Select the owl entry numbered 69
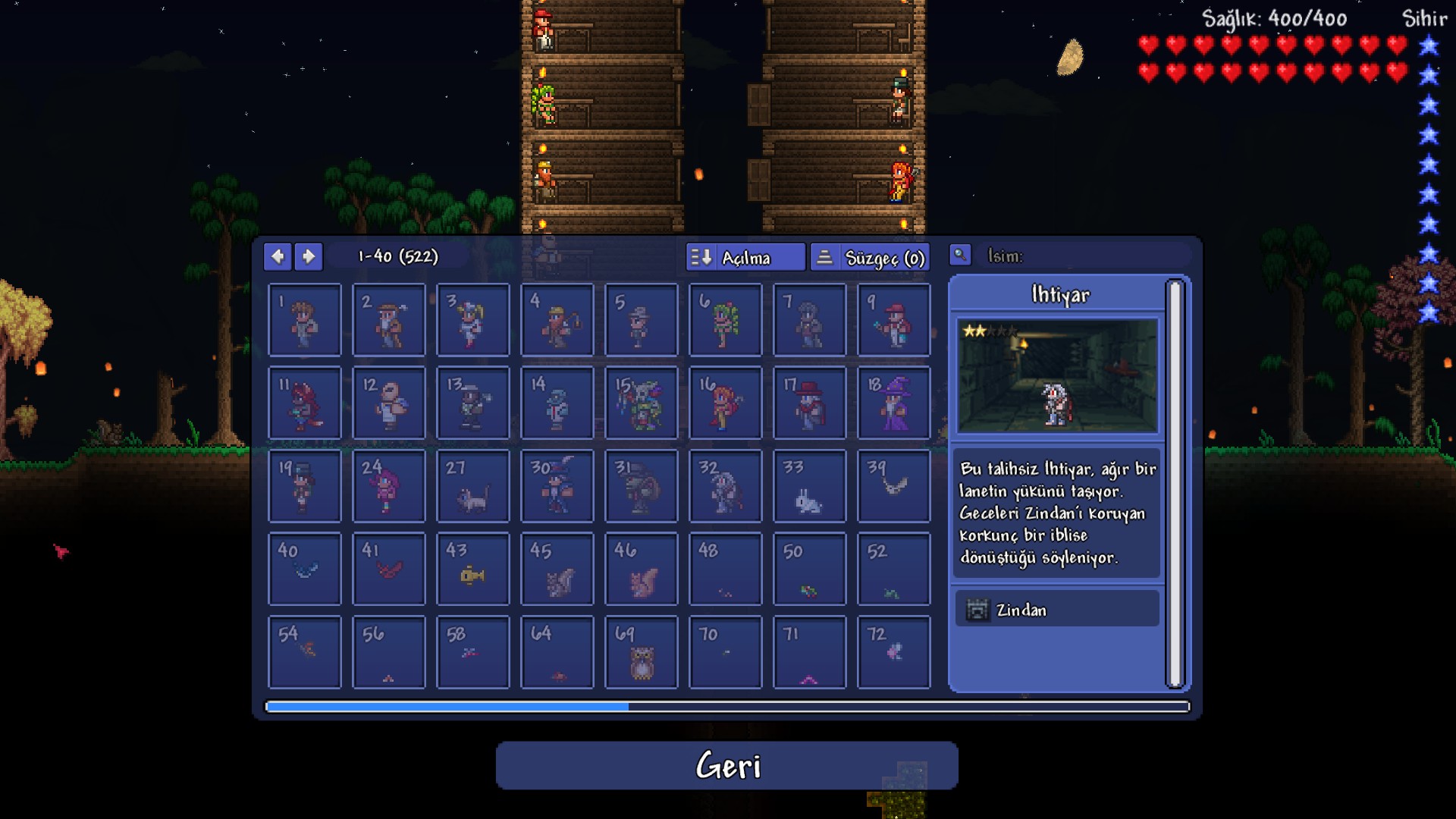 coord(642,652)
